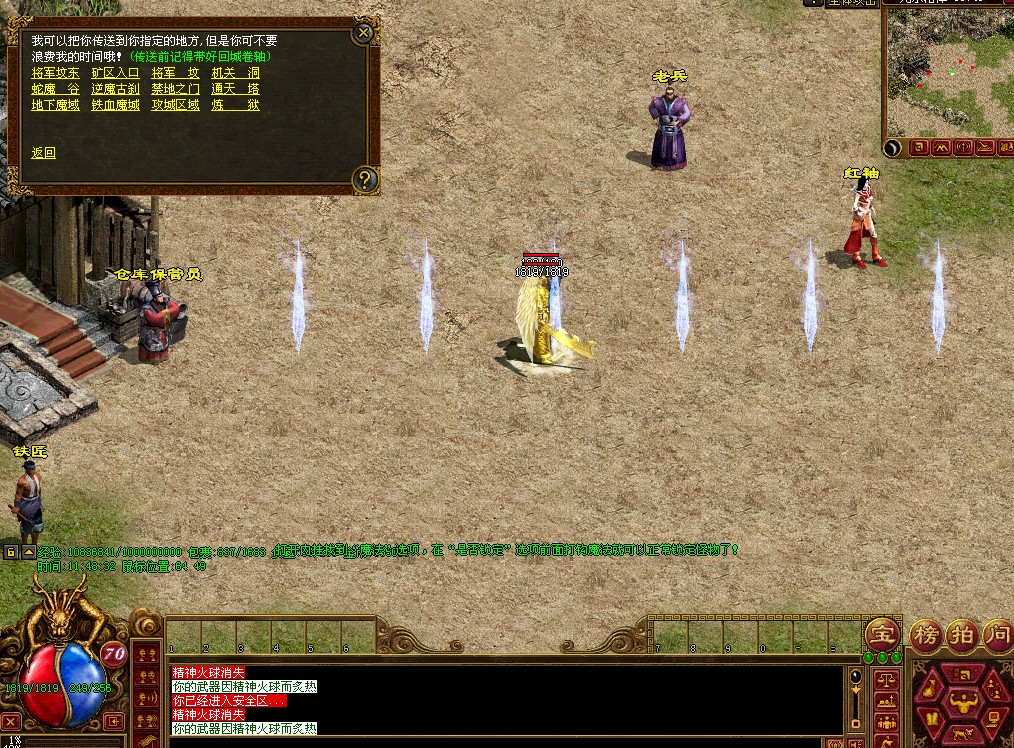Teleport to 将军坟东
The width and height of the screenshot is (1014, 748).
pyautogui.click(x=55, y=73)
